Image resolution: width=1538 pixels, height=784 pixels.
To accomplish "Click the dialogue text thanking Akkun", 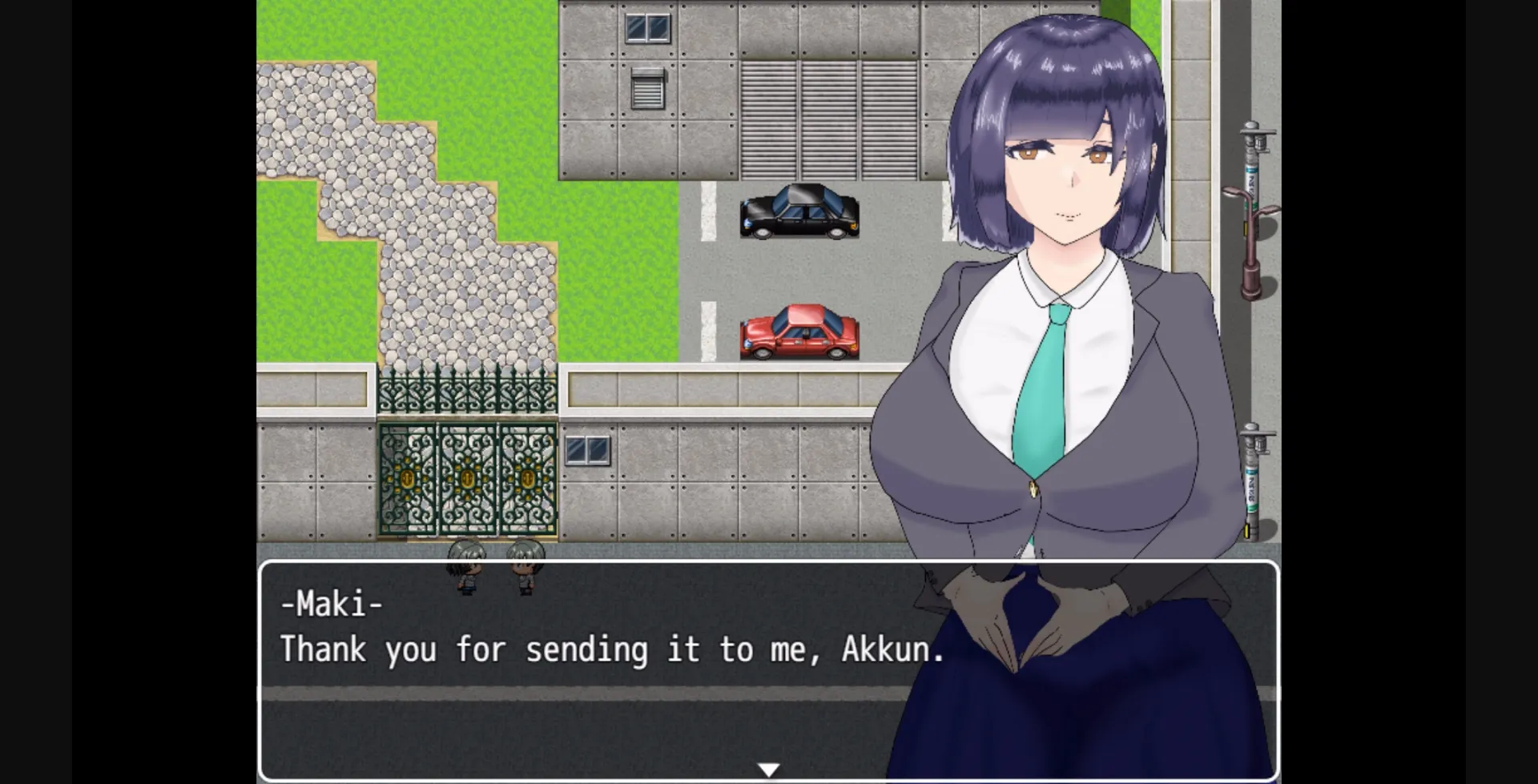I will [613, 650].
